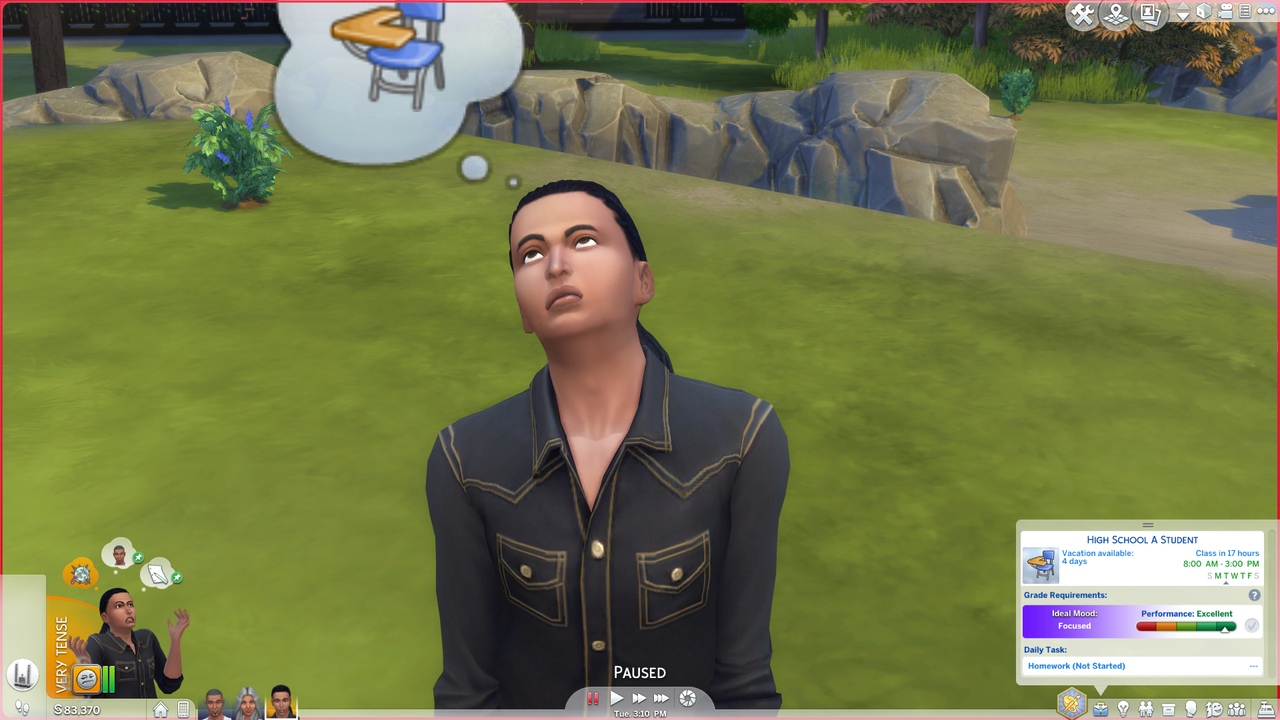Open the Inventory box tab

(x=1168, y=709)
